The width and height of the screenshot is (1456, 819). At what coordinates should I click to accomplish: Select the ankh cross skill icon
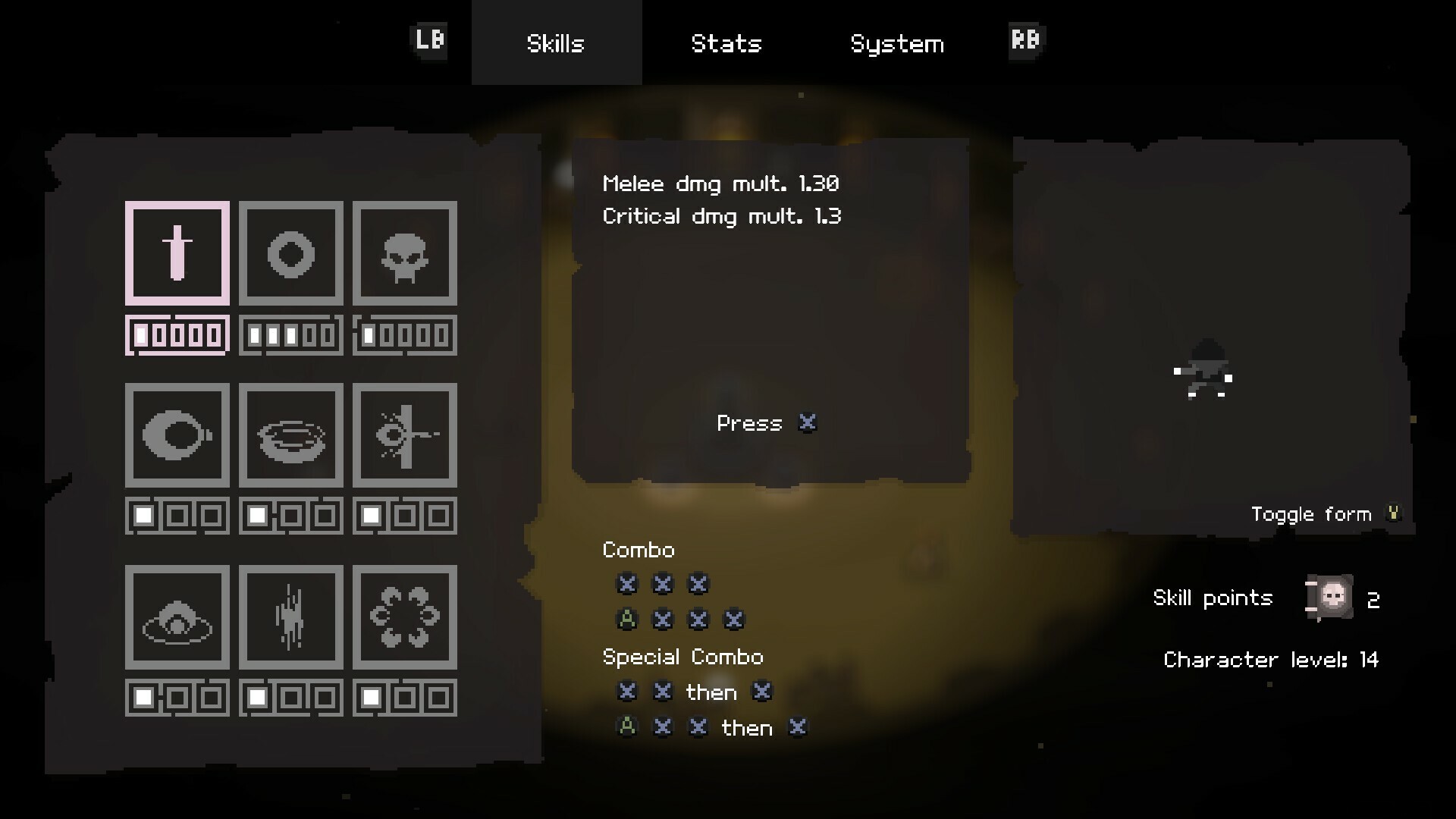point(405,435)
